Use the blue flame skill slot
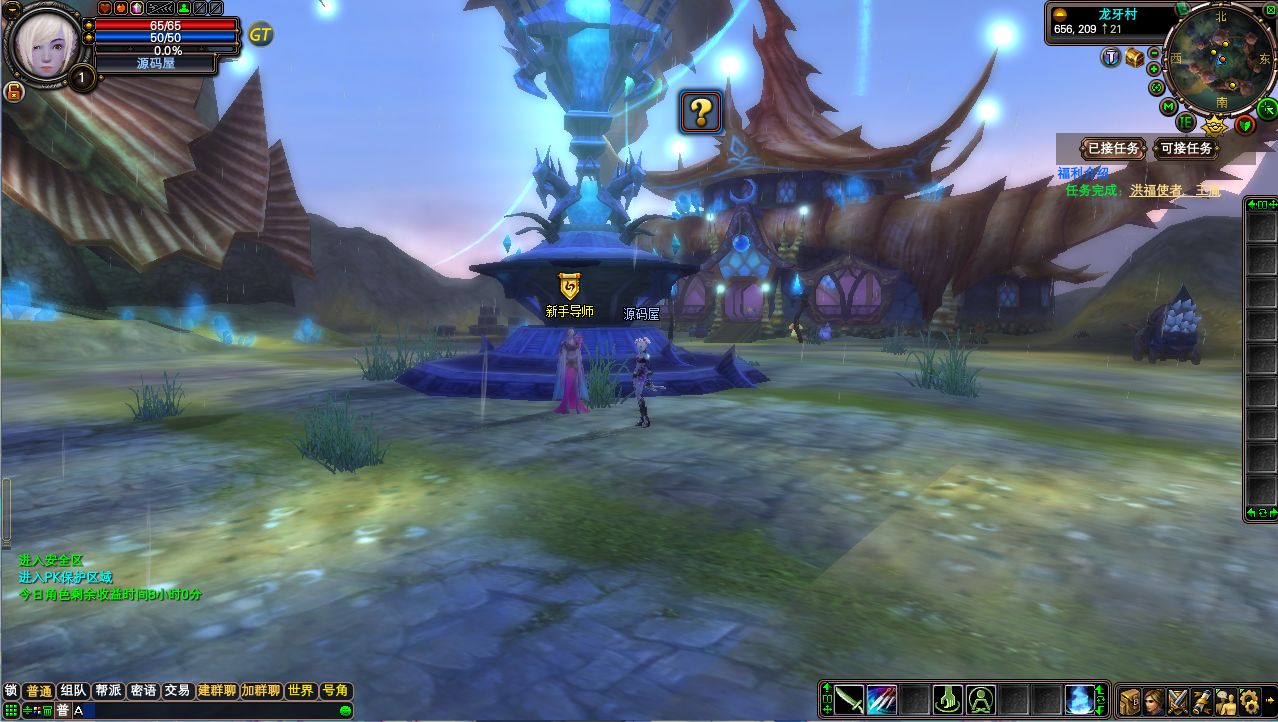The height and width of the screenshot is (722, 1278). pos(1080,700)
